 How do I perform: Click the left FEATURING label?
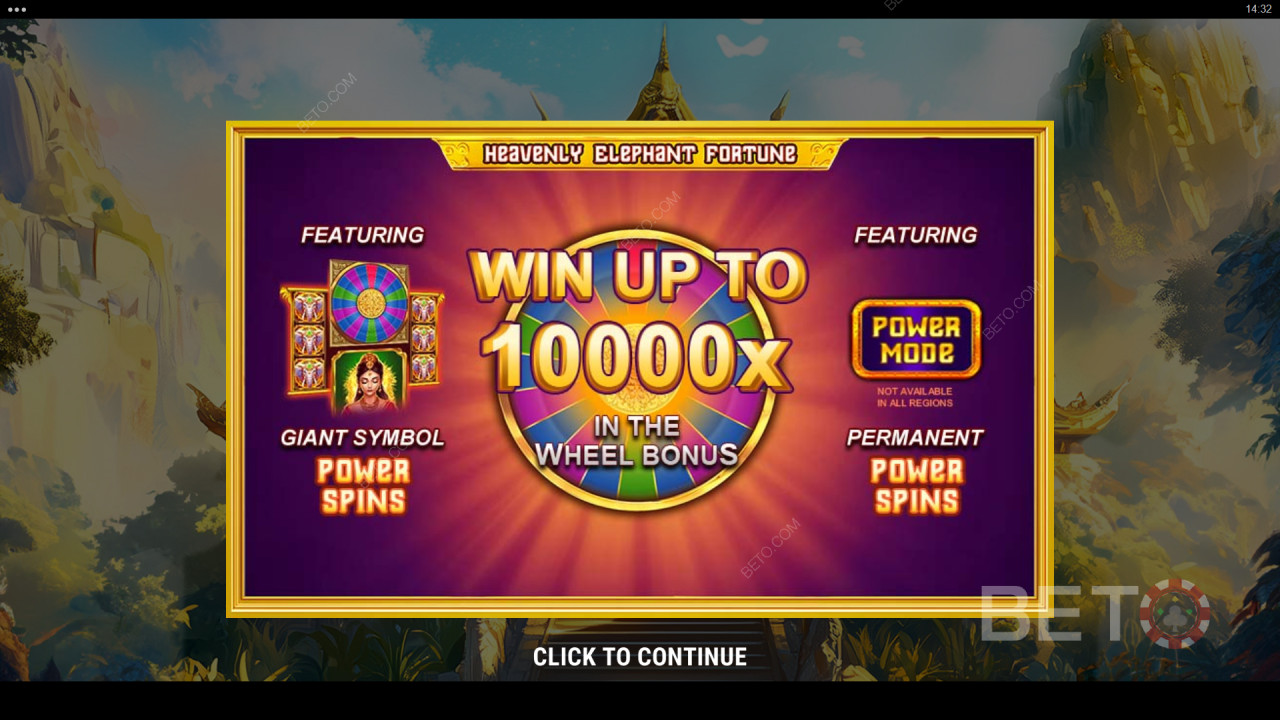[363, 235]
